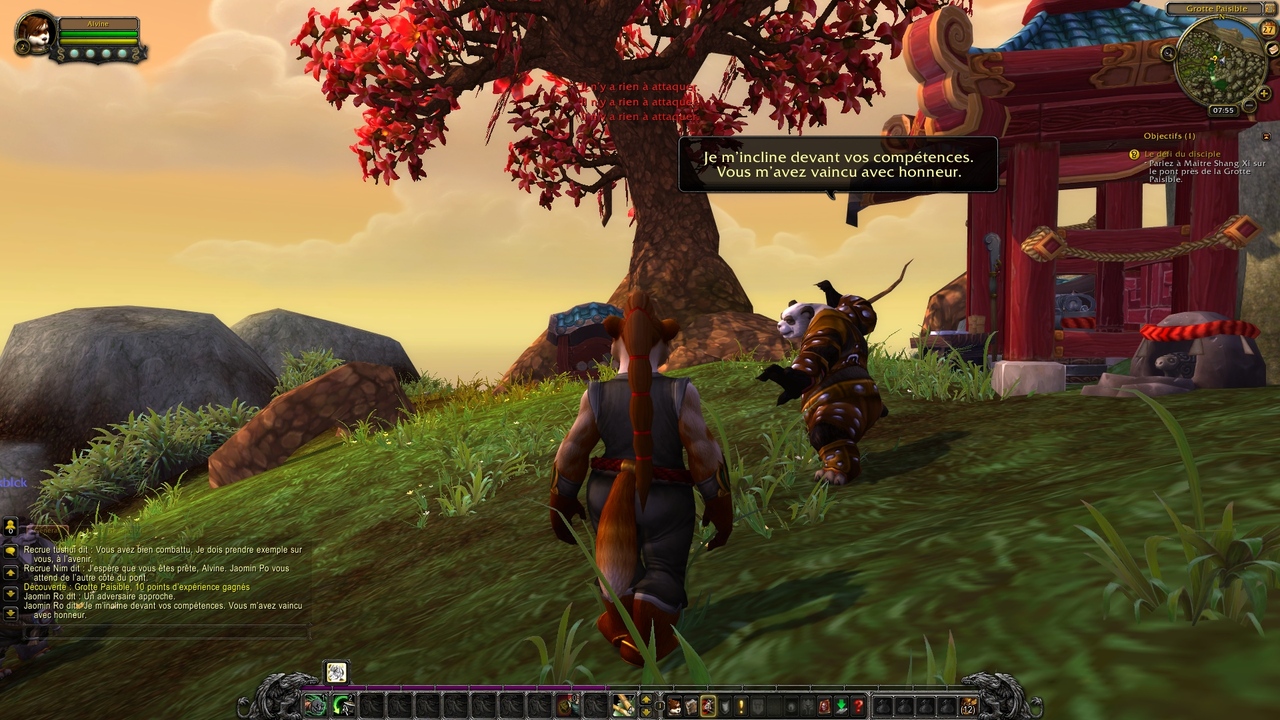Select the Le défi du disciple quest objective

(x=1182, y=154)
